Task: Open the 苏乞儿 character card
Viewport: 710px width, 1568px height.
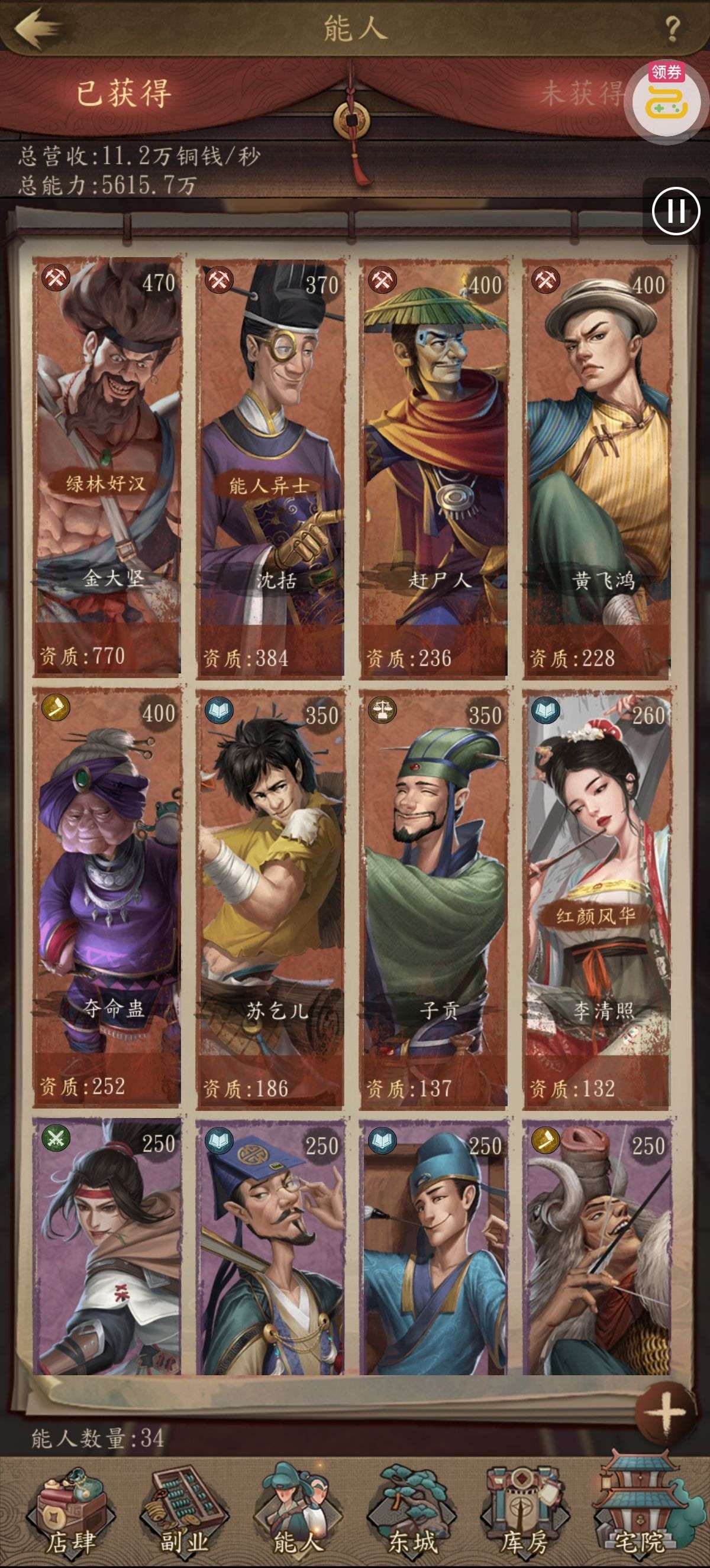Action: (x=270, y=896)
